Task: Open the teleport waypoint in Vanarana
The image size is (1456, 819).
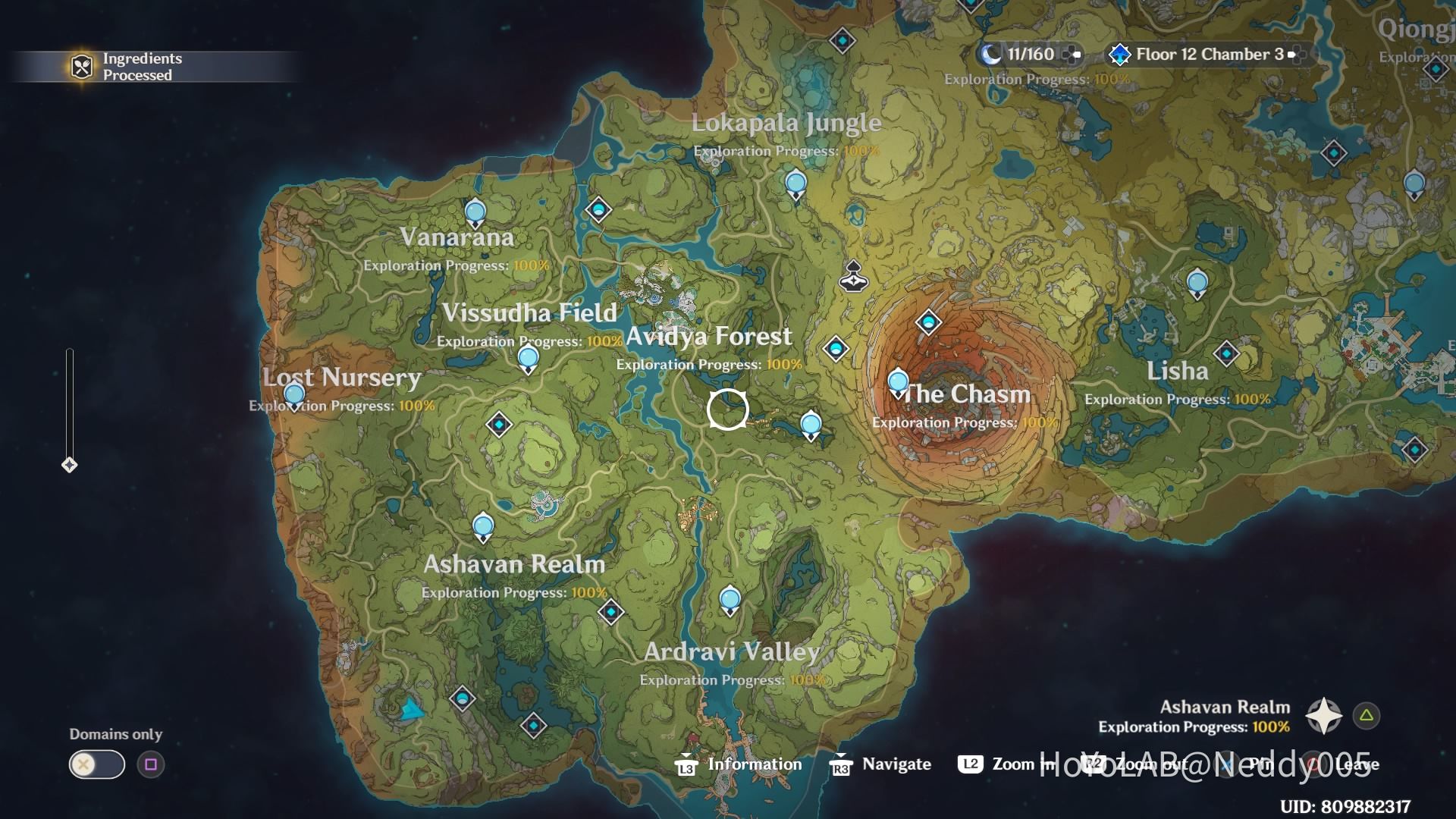Action: click(x=475, y=210)
